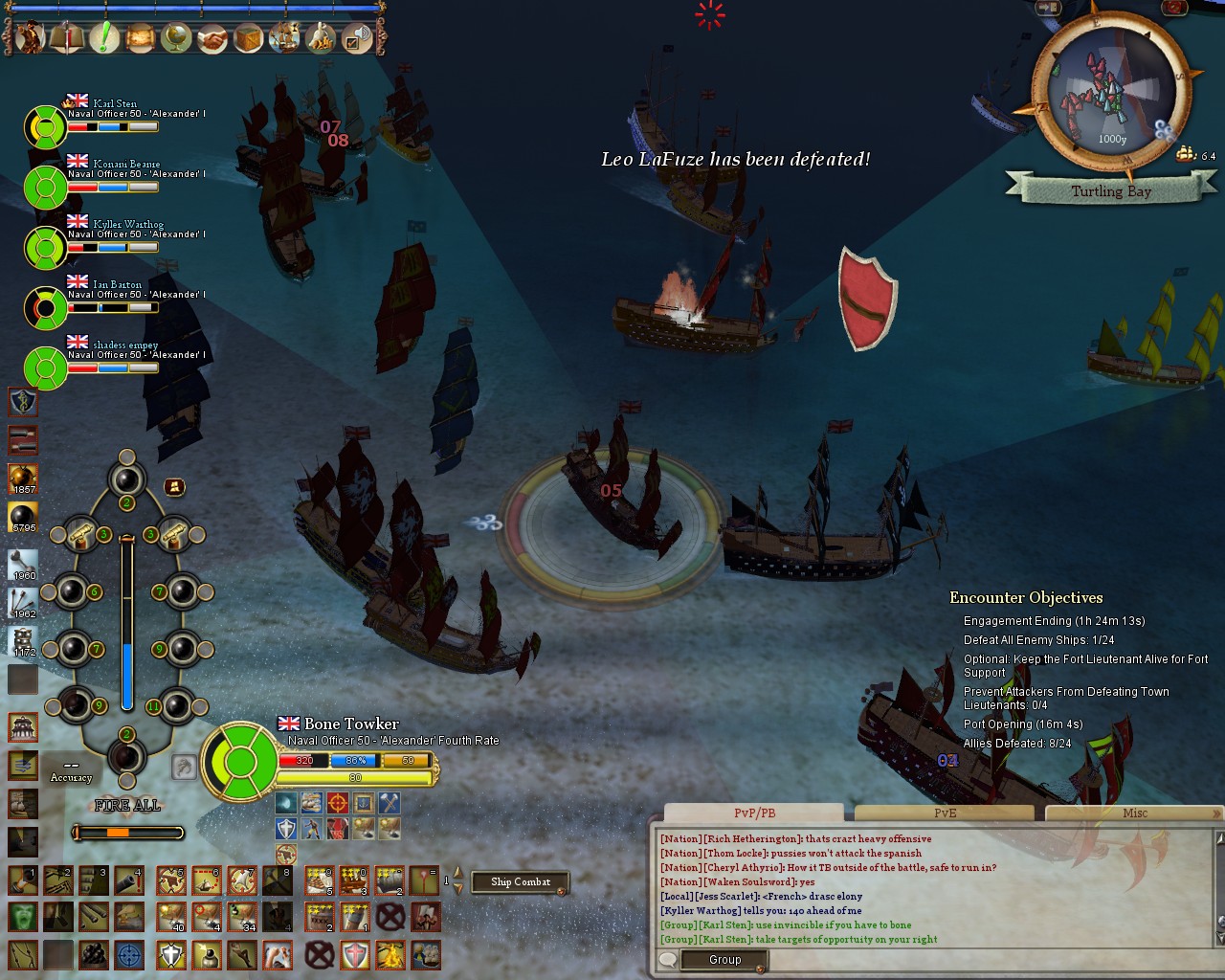Image resolution: width=1225 pixels, height=980 pixels.
Task: Switch to the PvE chat tab
Action: point(945,813)
